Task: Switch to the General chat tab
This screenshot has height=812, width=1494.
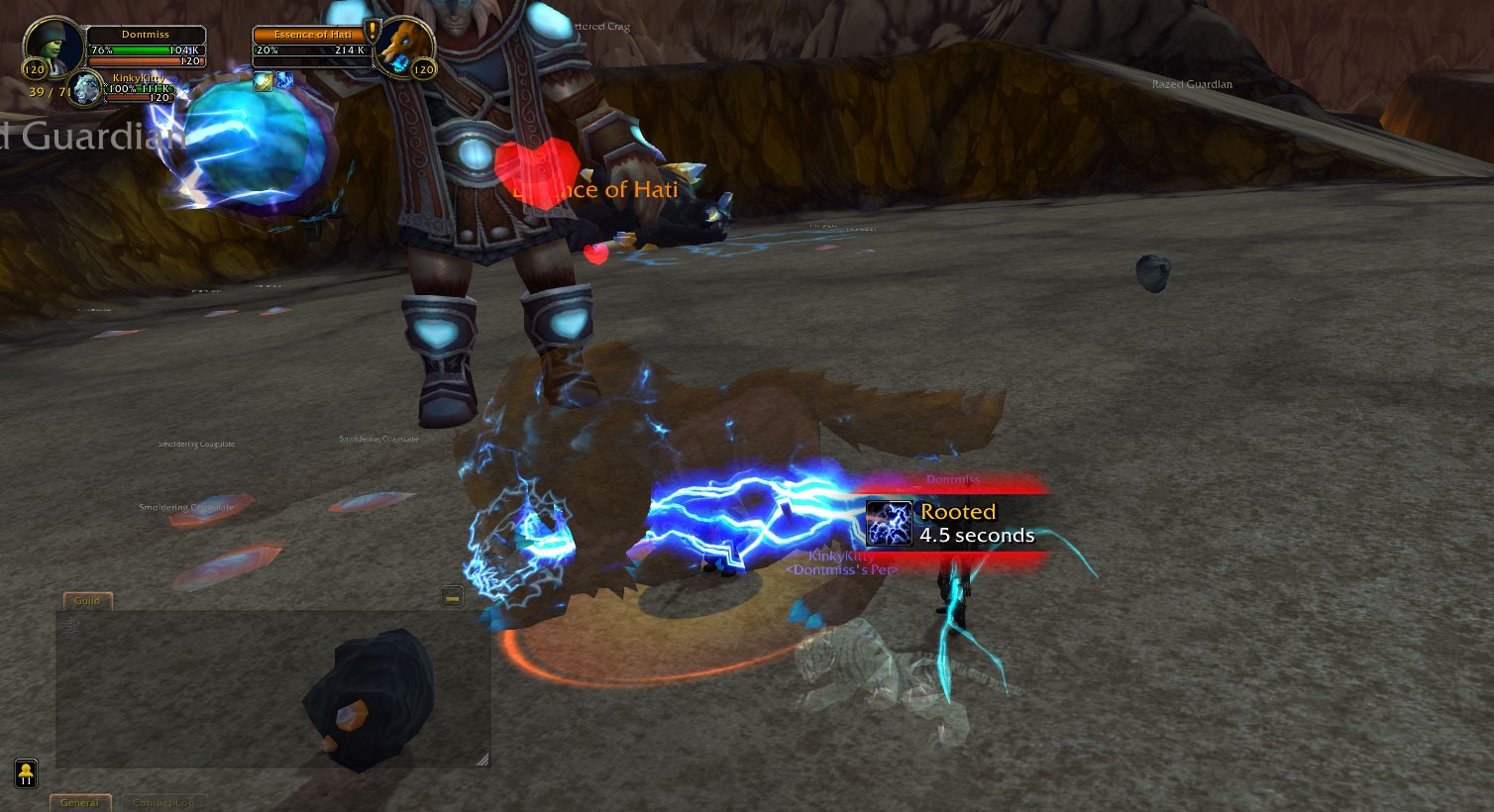Action: pos(80,803)
